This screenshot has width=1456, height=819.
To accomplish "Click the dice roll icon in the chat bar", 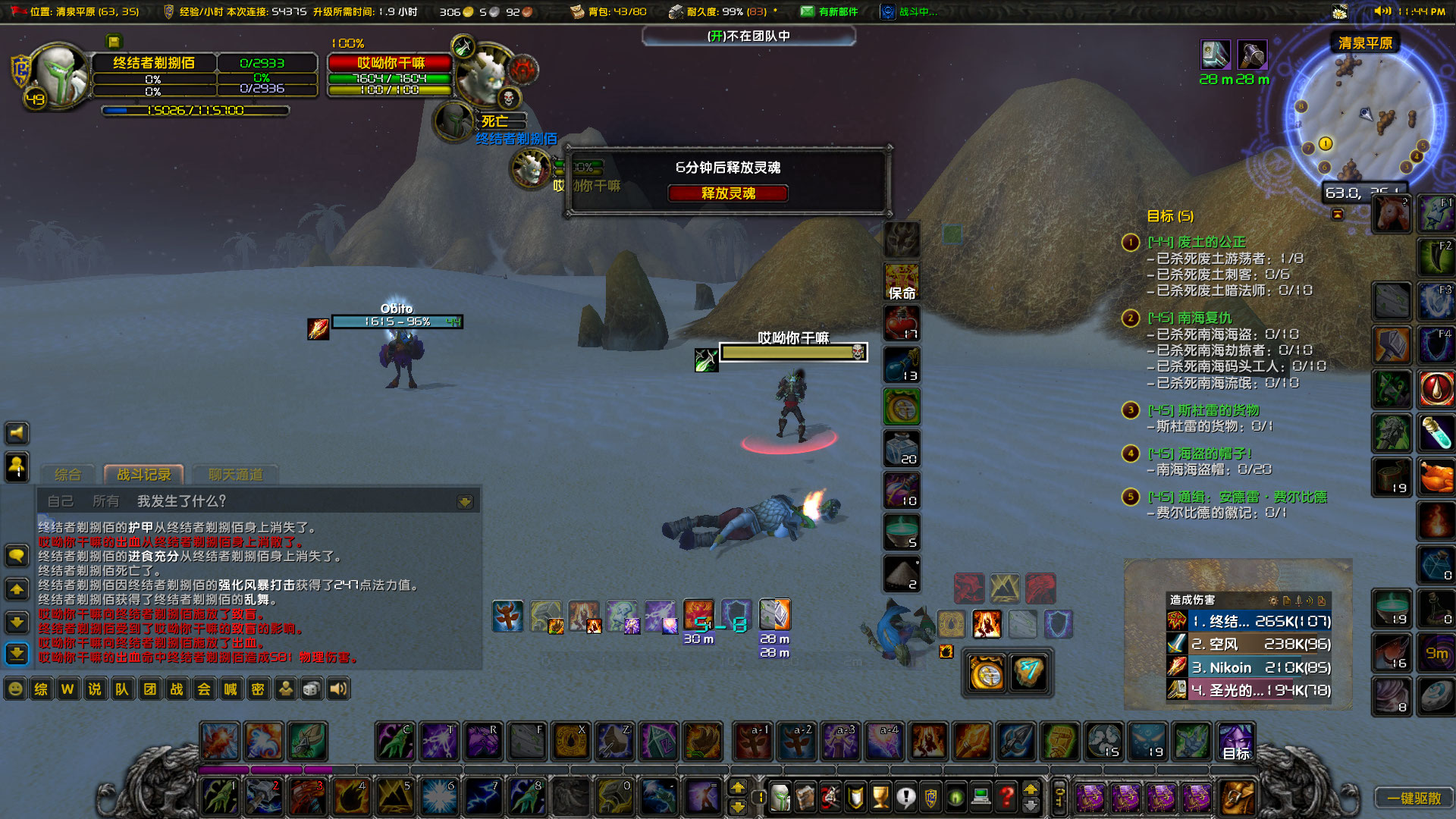I will (311, 689).
